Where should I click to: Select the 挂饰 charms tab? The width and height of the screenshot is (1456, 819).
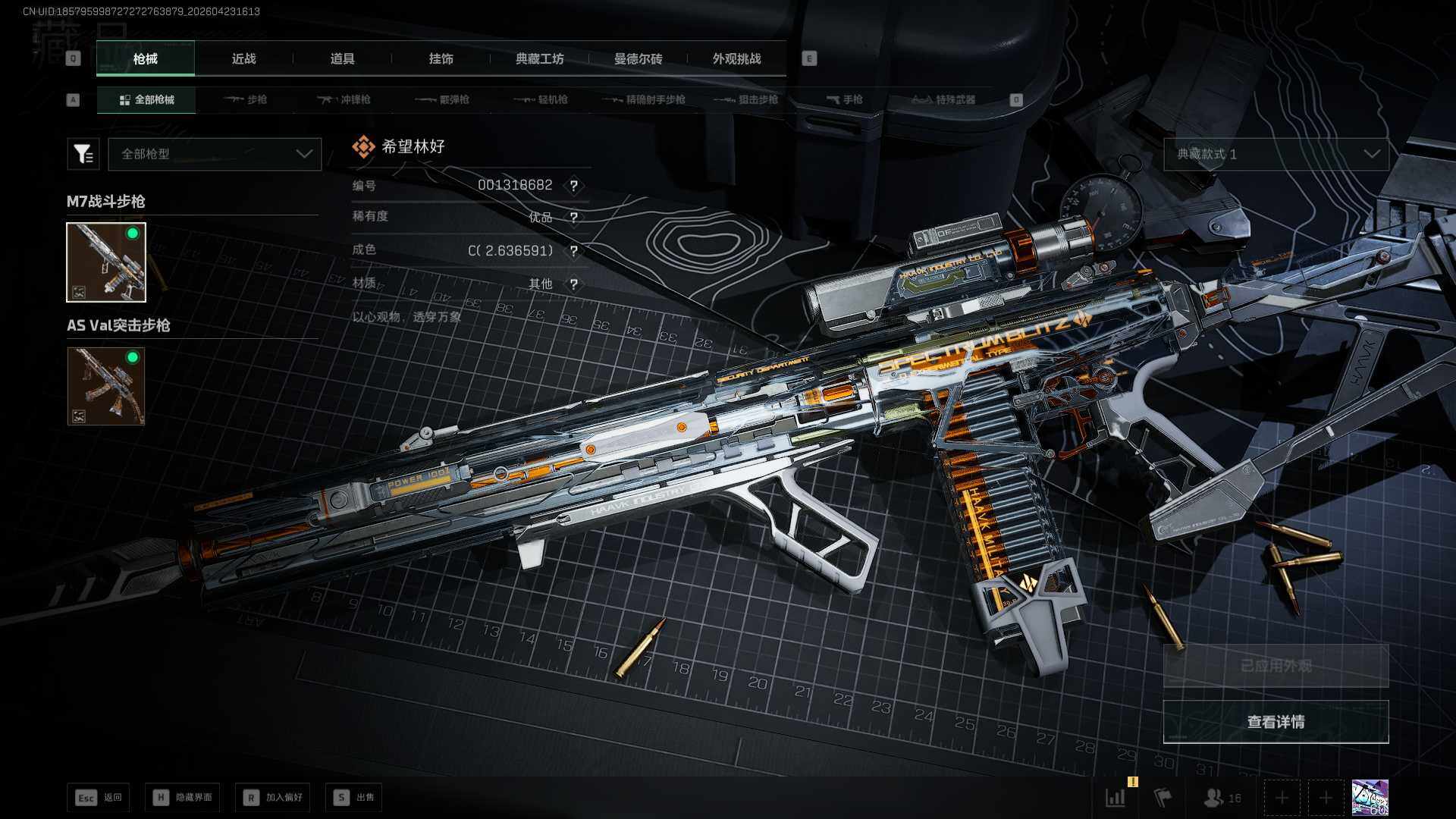[441, 59]
